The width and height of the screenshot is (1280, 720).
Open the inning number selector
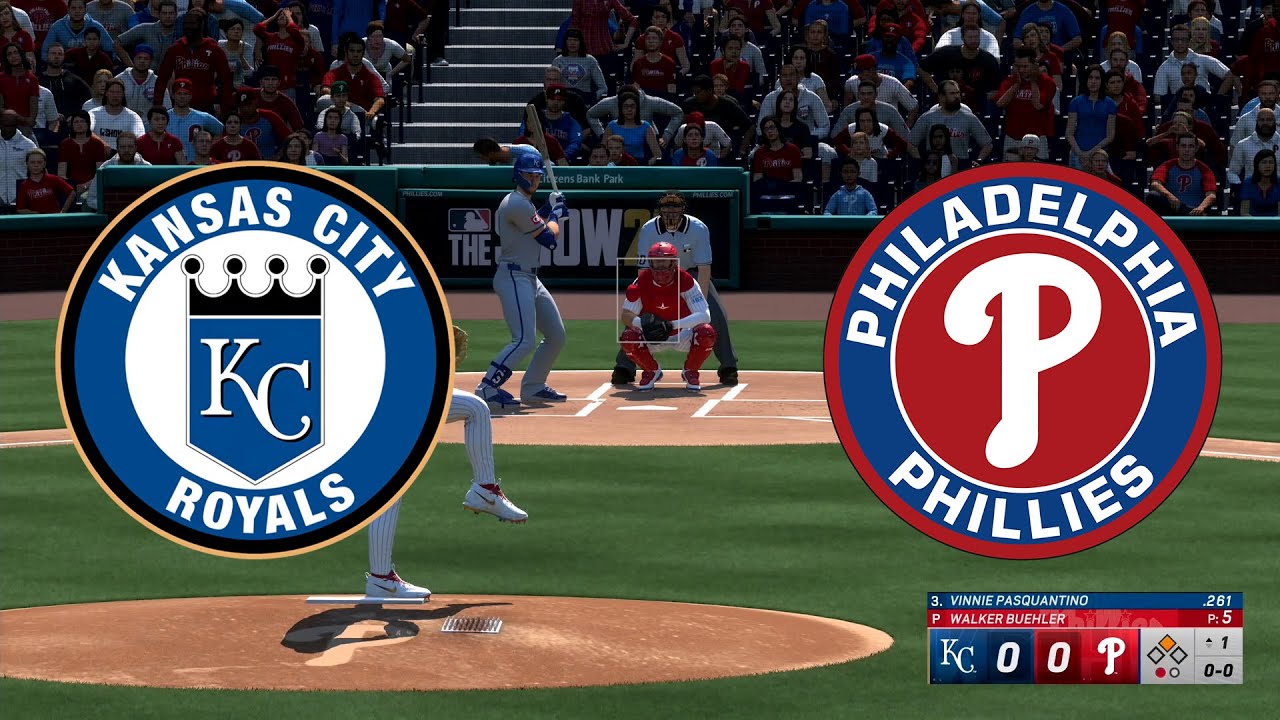[x=1222, y=644]
